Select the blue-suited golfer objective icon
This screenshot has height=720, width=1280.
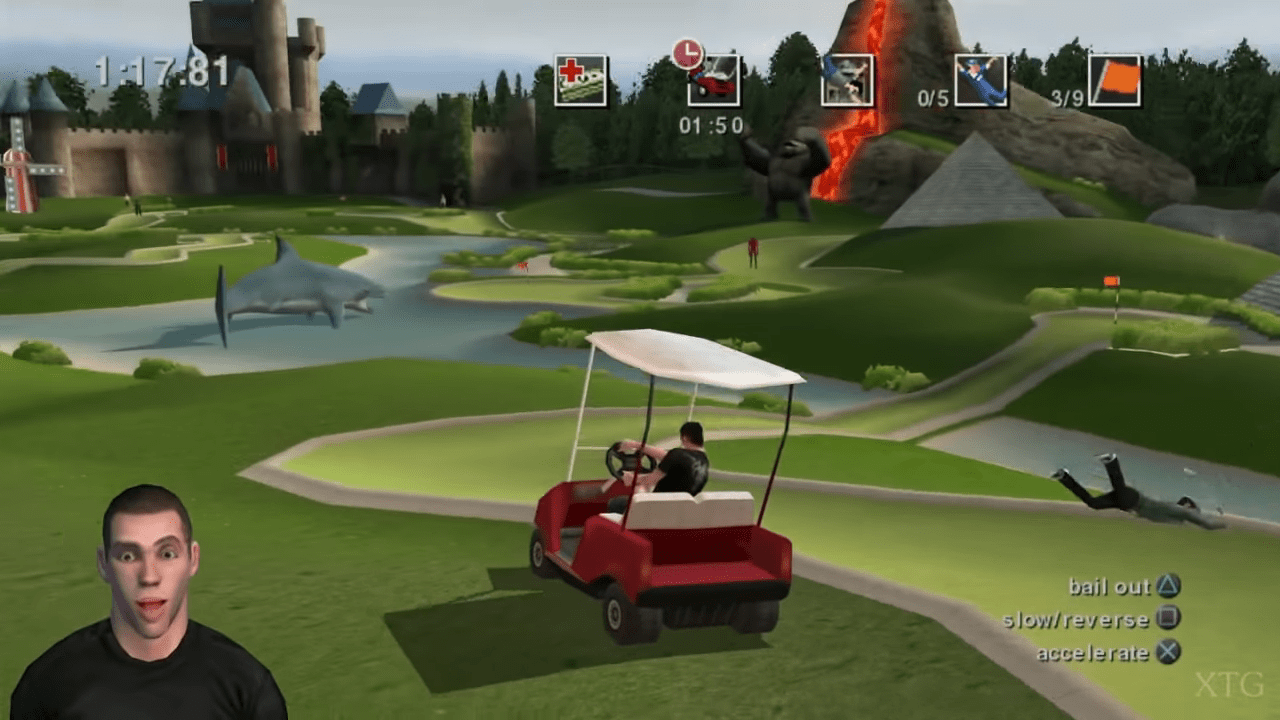click(x=980, y=80)
